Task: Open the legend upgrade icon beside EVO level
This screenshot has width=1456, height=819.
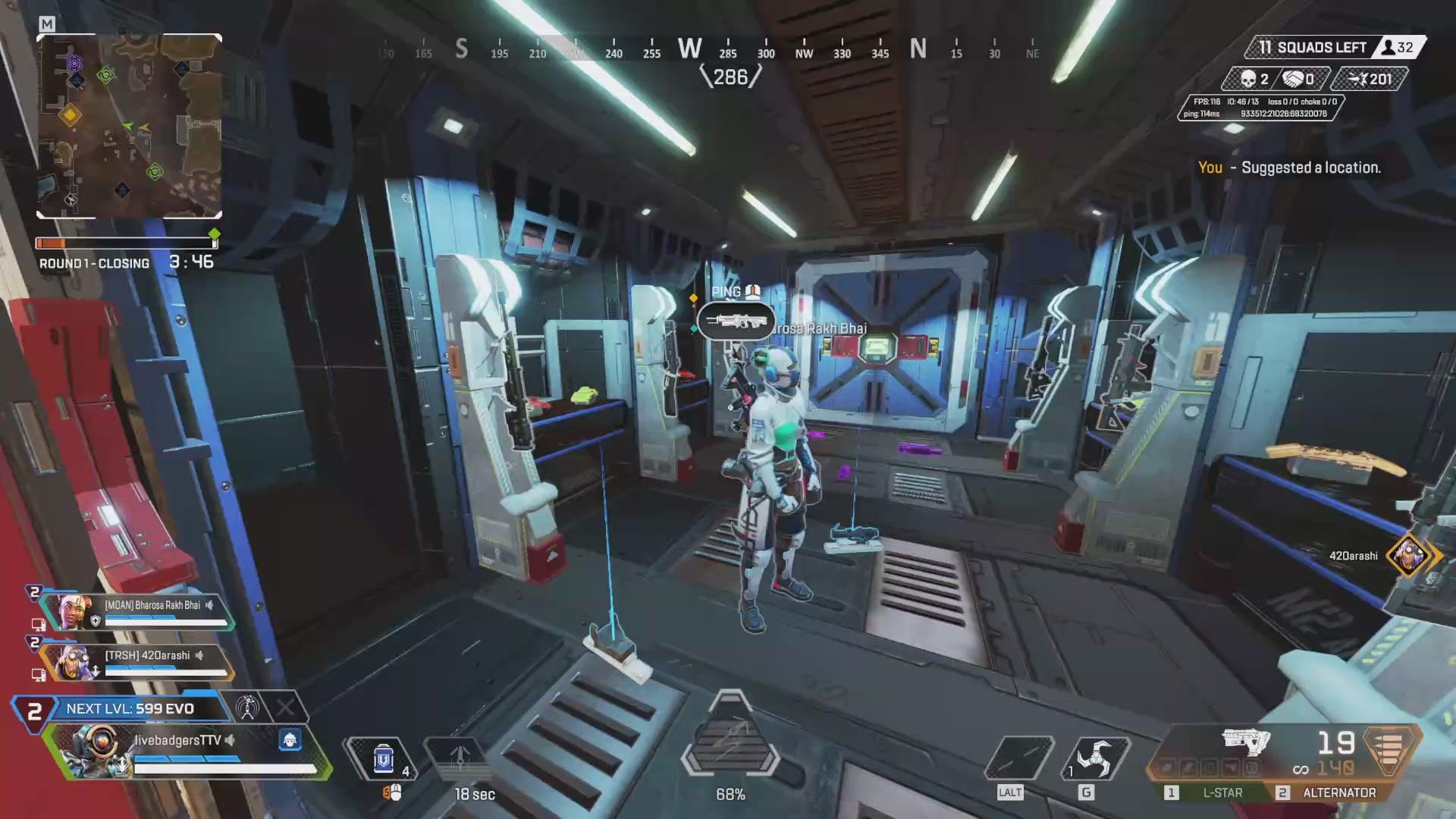Action: pyautogui.click(x=247, y=708)
